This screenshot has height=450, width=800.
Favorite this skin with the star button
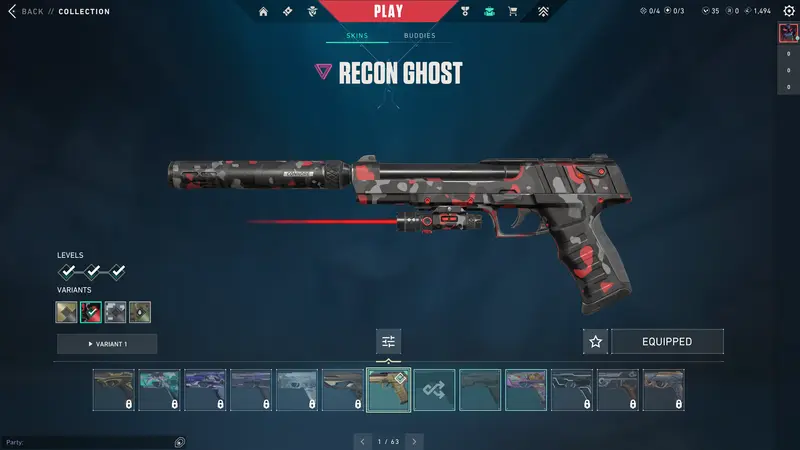point(596,342)
